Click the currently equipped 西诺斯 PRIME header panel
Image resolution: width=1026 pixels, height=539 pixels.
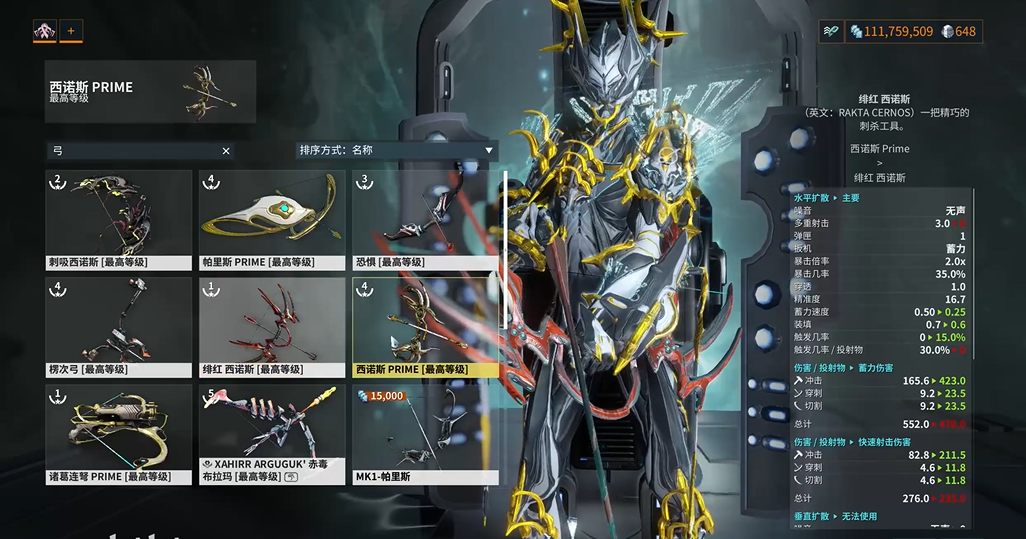150,92
